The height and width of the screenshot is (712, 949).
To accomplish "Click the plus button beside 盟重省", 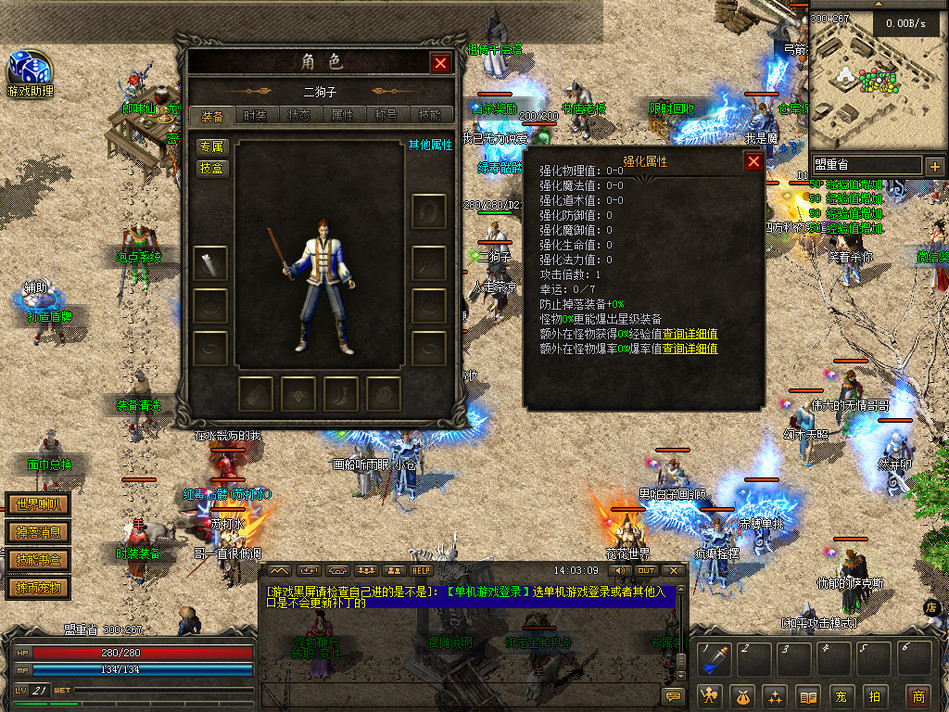I will coord(934,166).
